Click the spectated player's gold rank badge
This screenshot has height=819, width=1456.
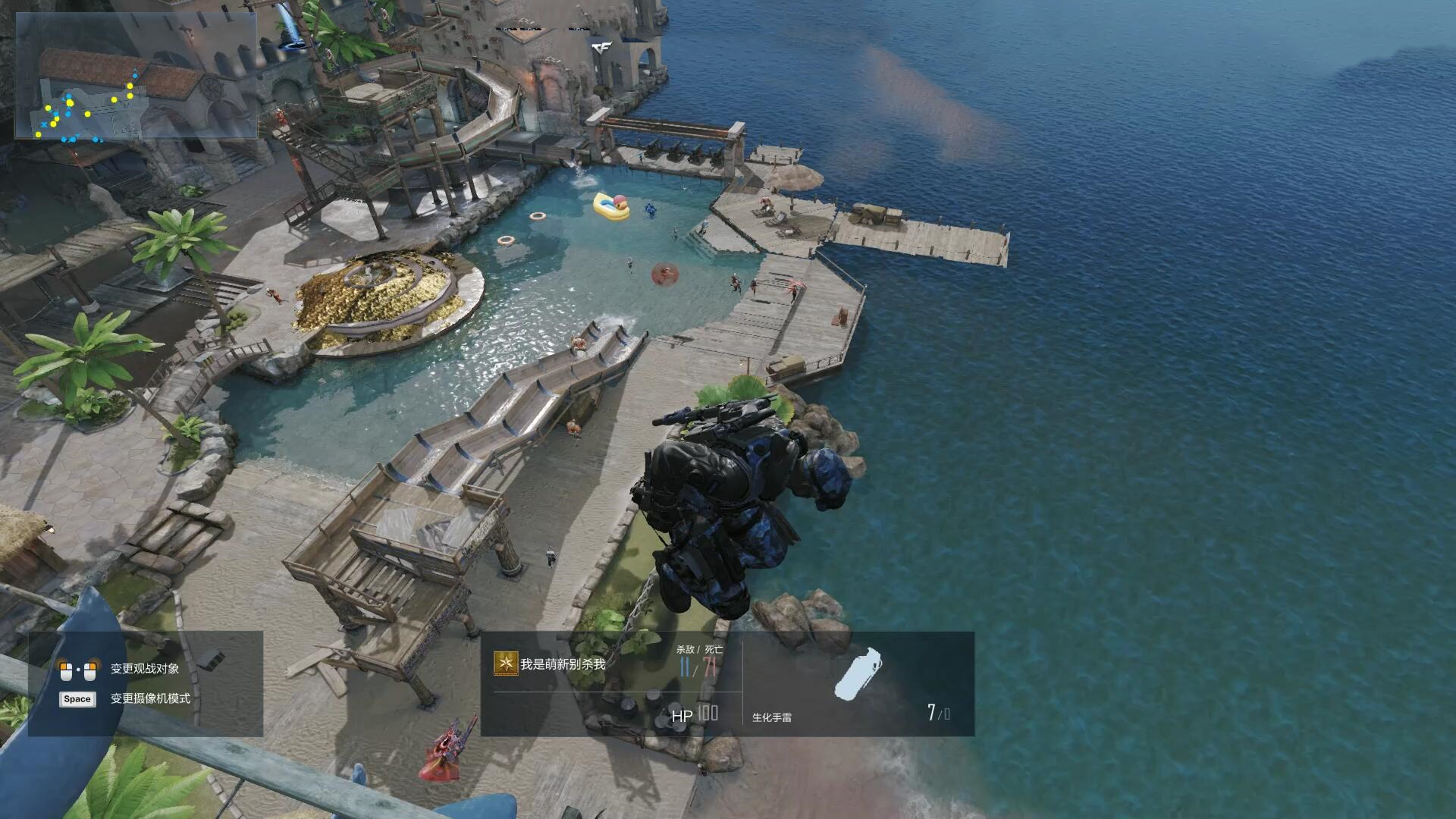click(x=506, y=664)
